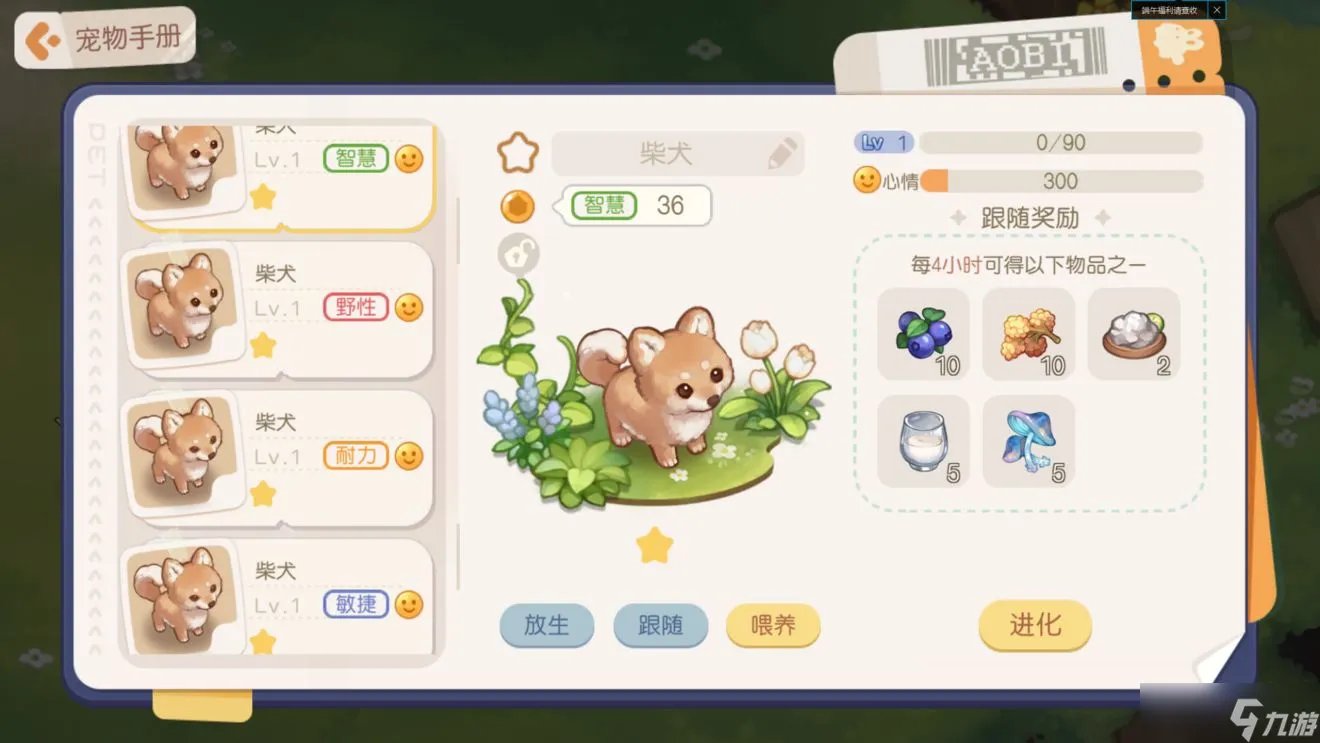This screenshot has height=743, width=1320.
Task: Select the blue mushroom reward item icon
Action: coord(1028,440)
